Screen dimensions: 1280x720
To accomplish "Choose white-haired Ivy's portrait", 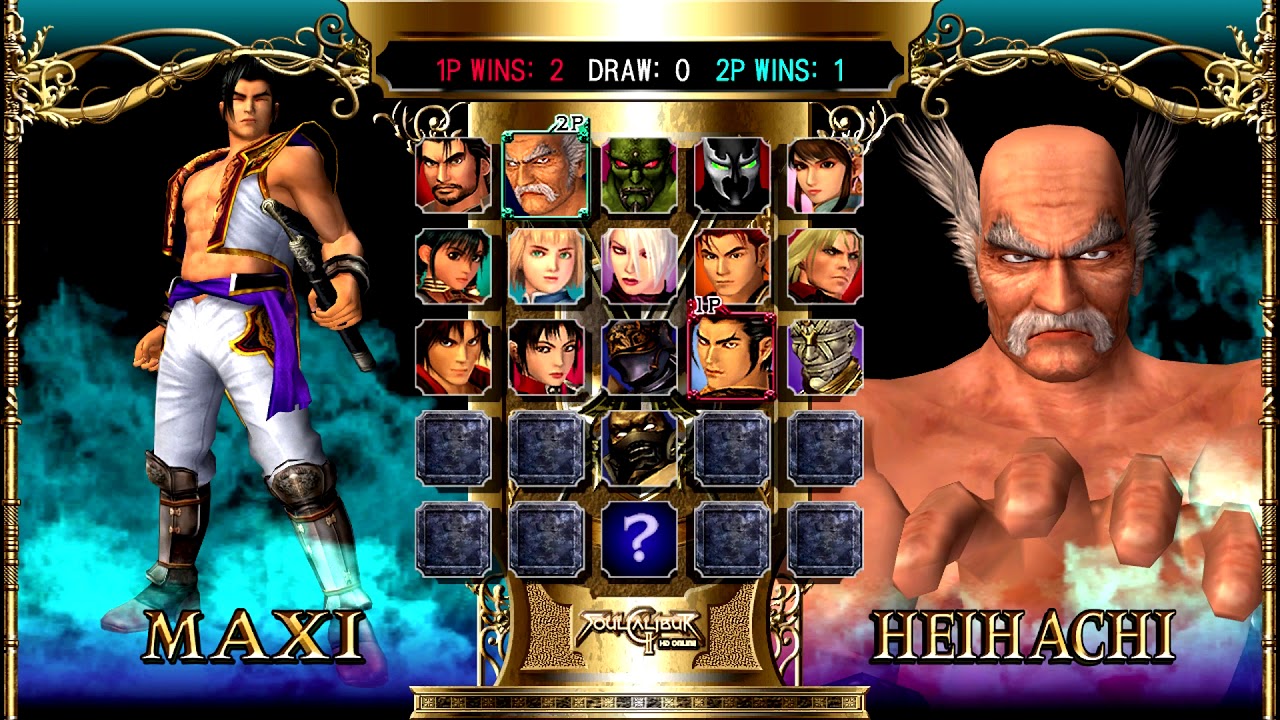I will [640, 267].
